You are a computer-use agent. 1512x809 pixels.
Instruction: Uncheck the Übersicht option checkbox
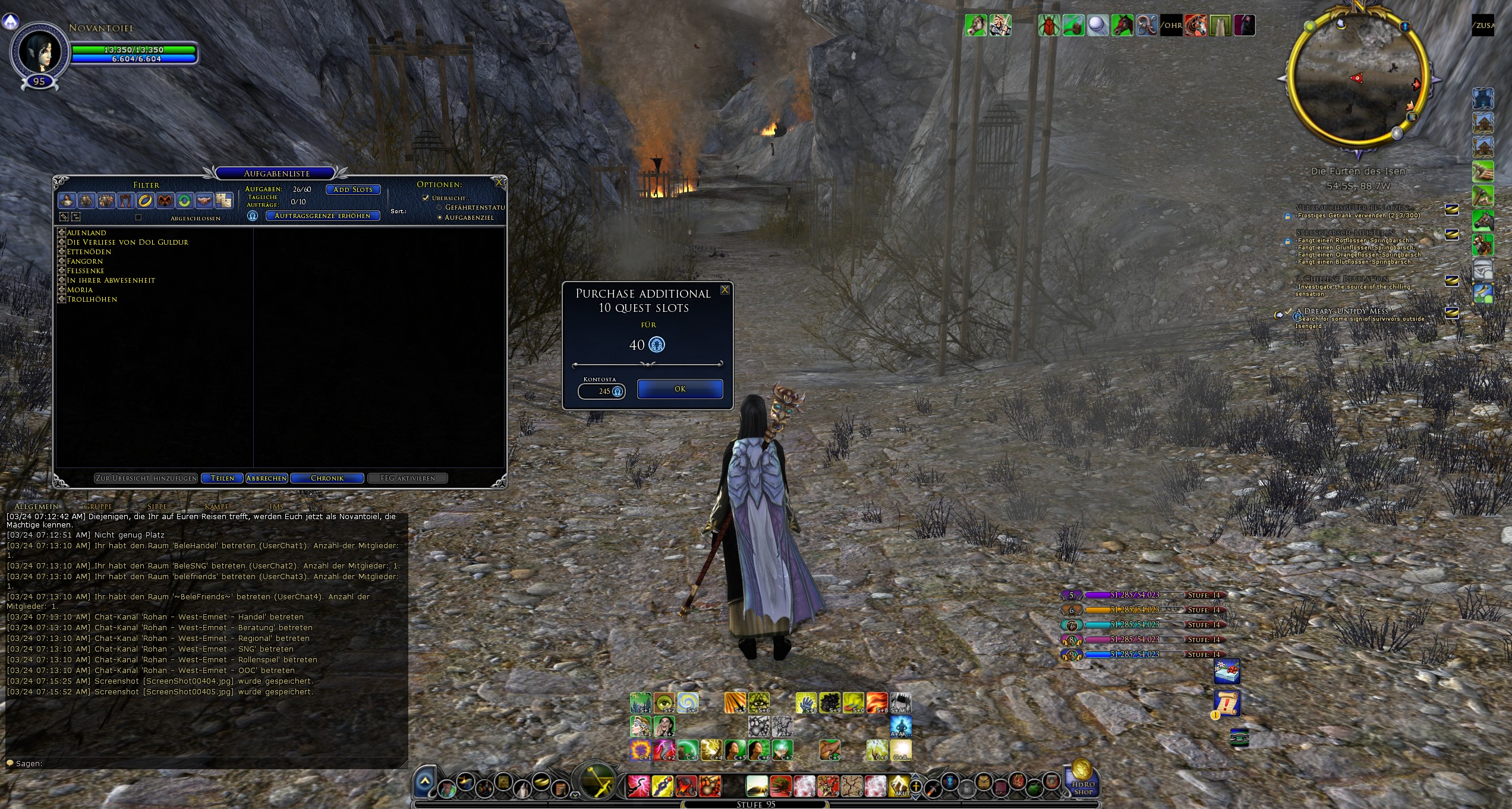pyautogui.click(x=426, y=198)
